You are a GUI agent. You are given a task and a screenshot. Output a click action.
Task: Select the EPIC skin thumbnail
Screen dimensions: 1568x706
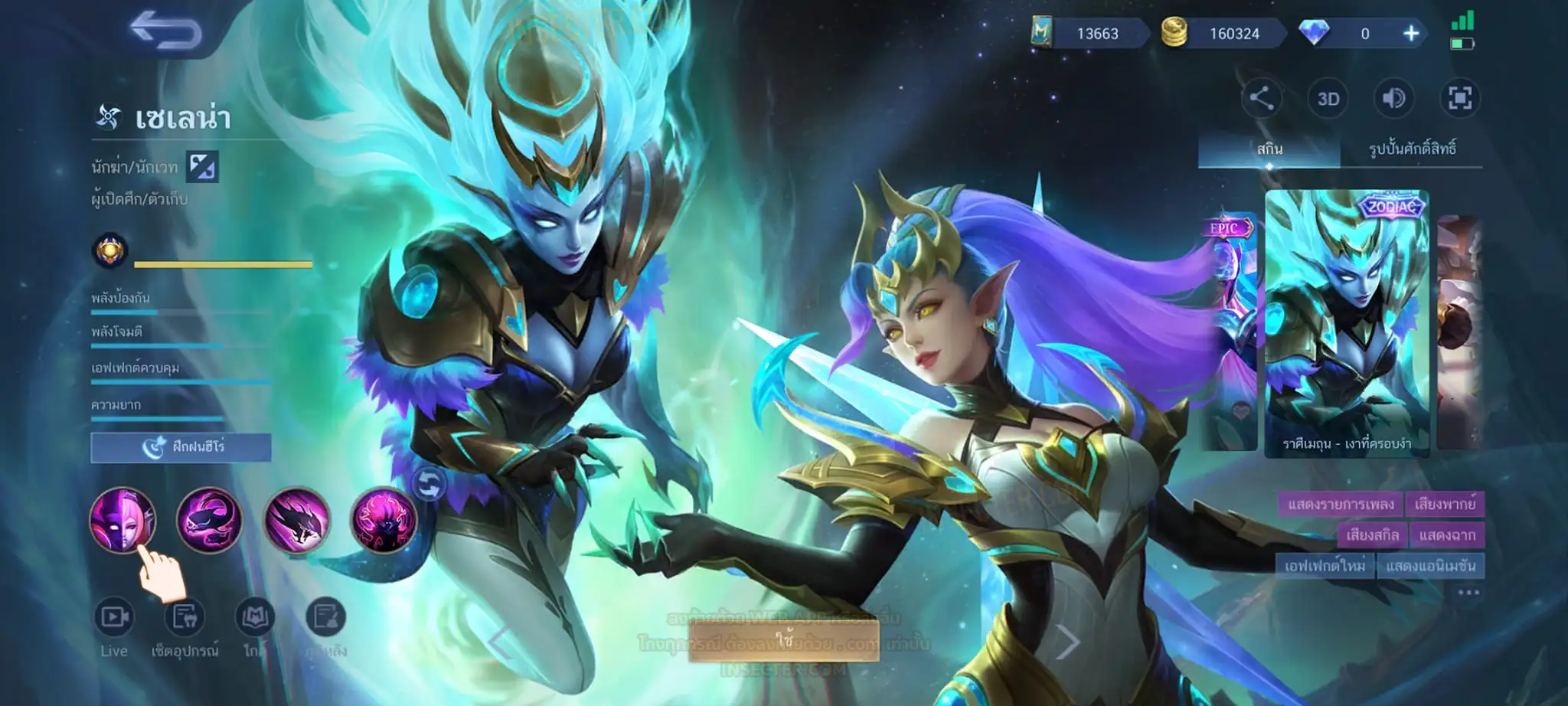(x=1230, y=329)
